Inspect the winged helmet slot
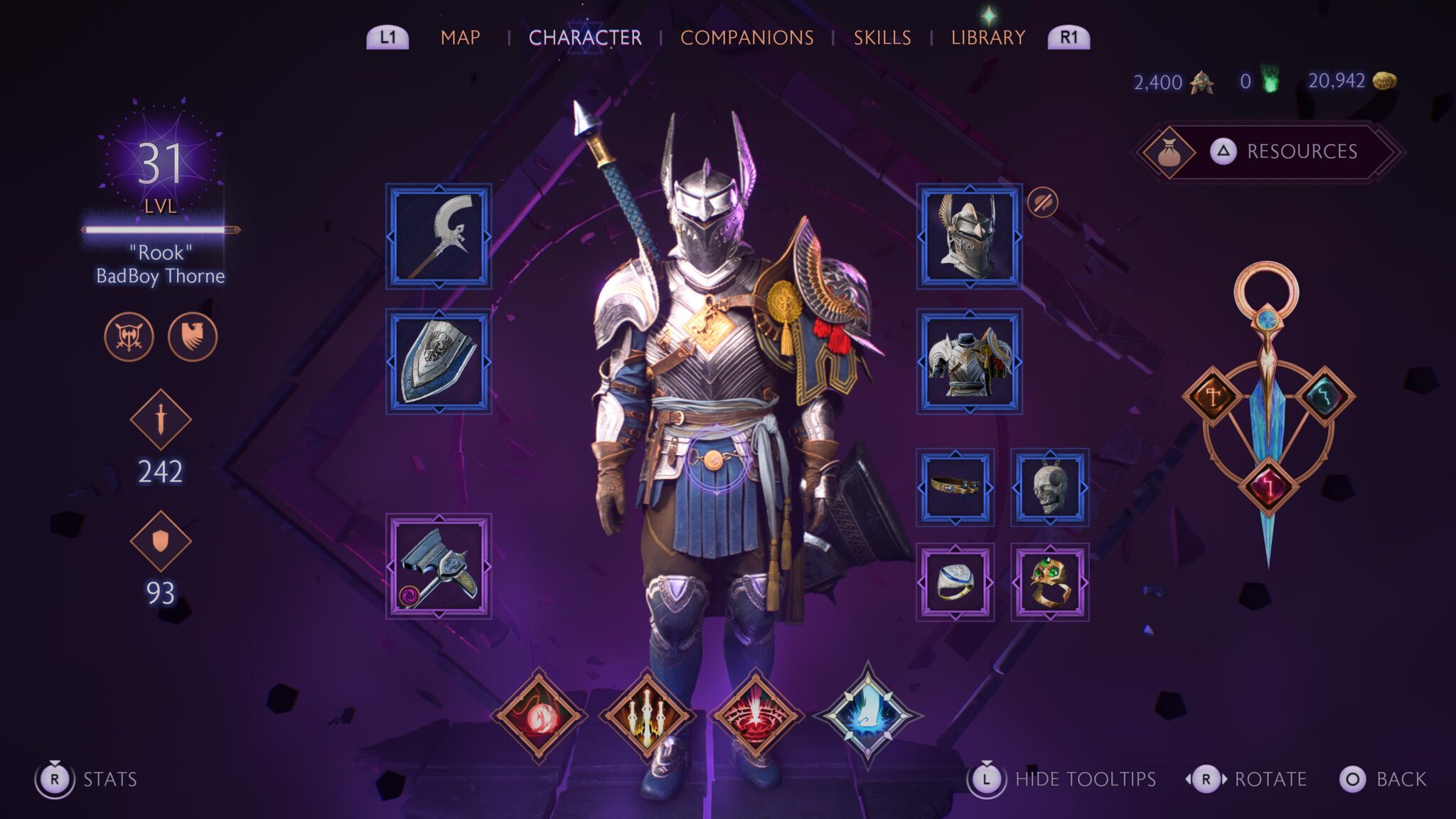Viewport: 1456px width, 819px height. pos(969,237)
